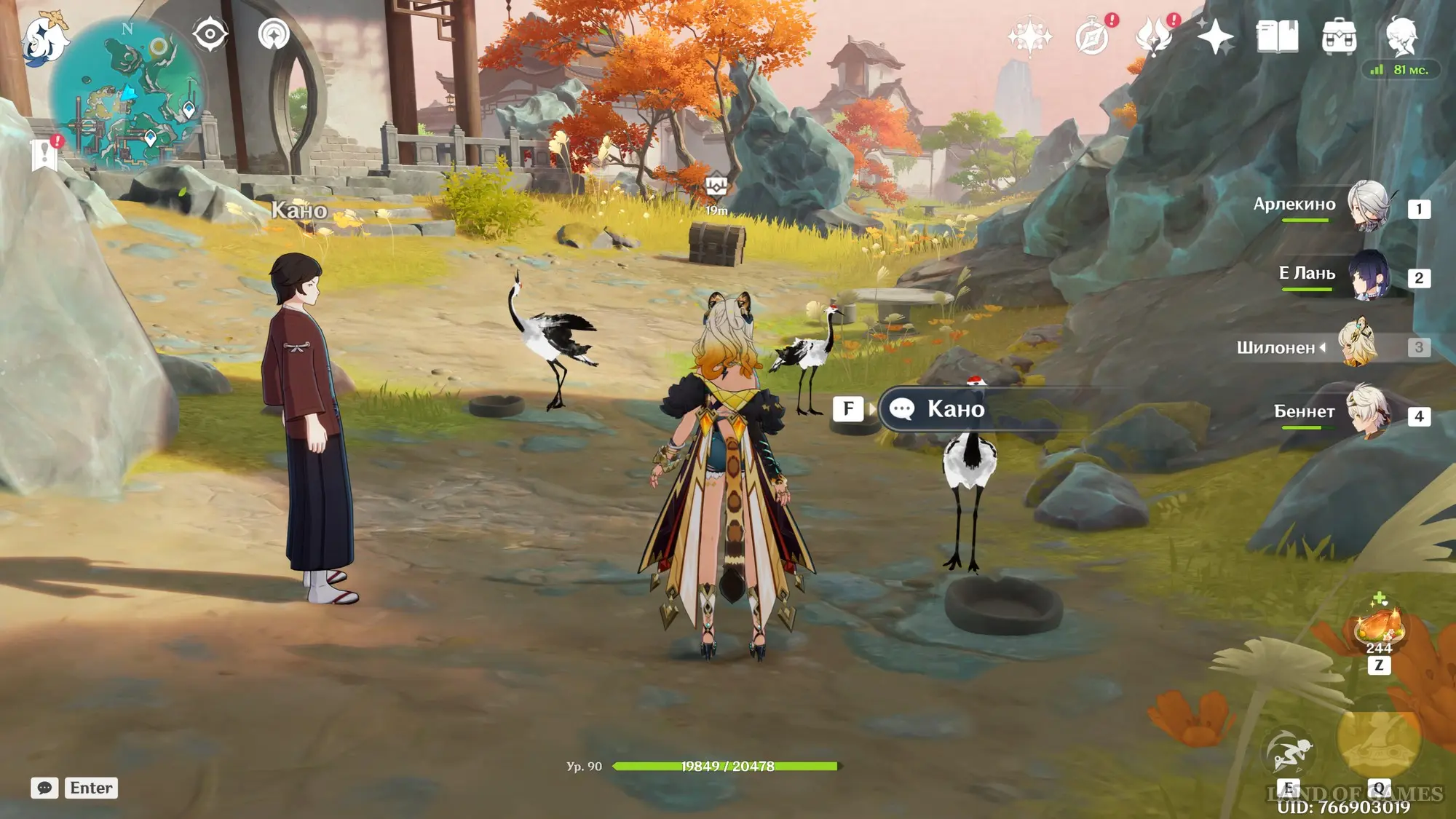
Task: Switch to party member Арлекино
Action: (x=1369, y=206)
